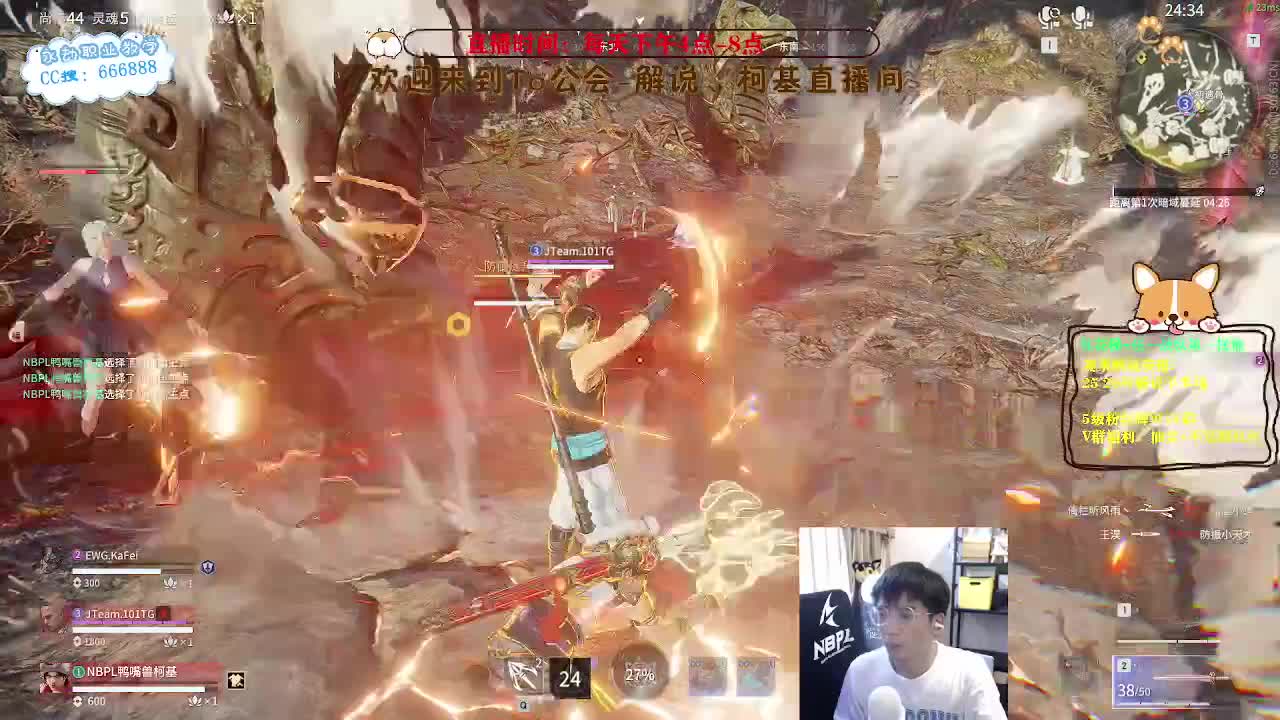Toggle the T keybind indicator below the ping

[x=1254, y=40]
